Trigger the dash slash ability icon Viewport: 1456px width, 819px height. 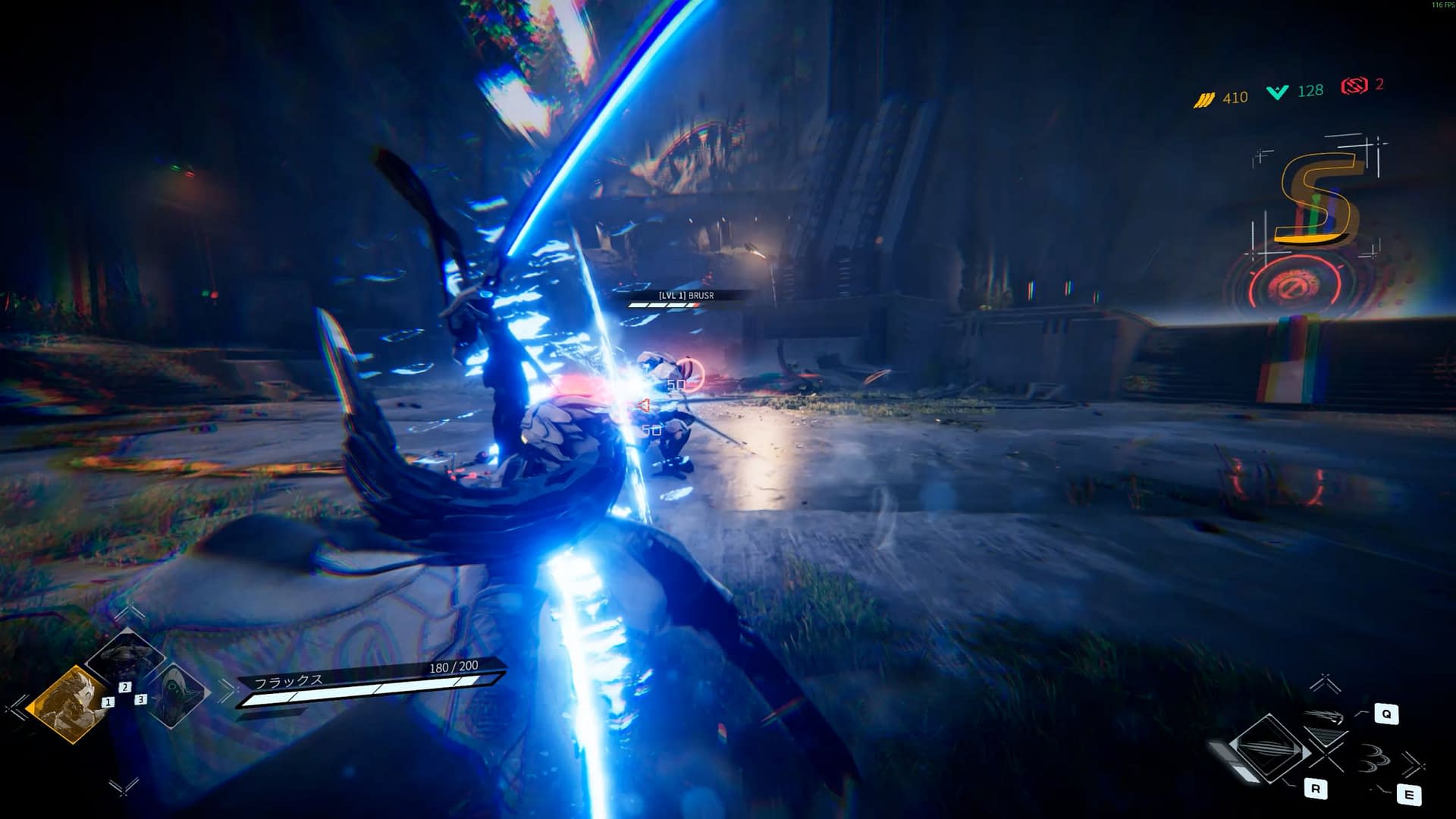point(1326,717)
